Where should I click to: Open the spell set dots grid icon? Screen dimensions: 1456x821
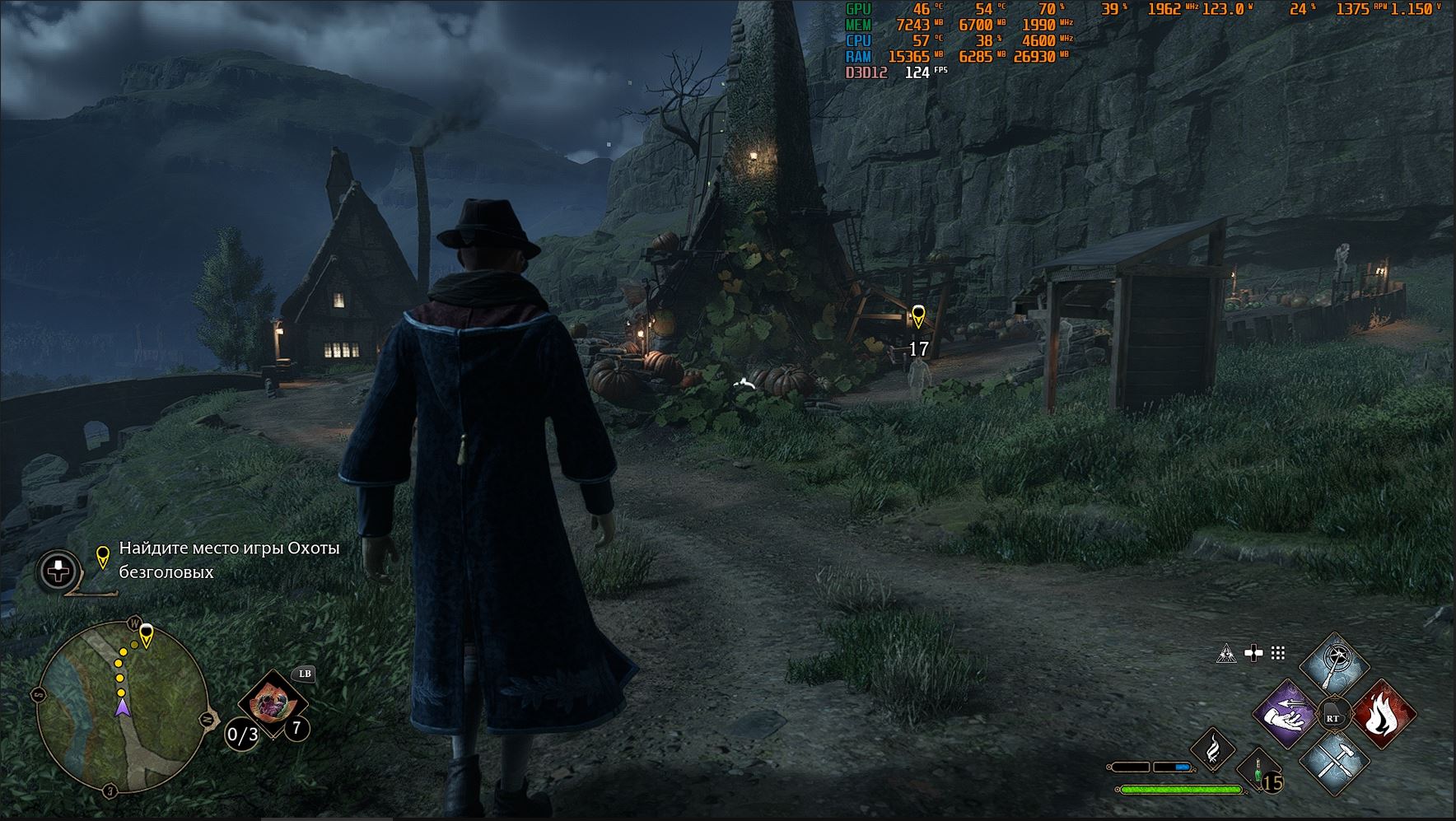1278,654
